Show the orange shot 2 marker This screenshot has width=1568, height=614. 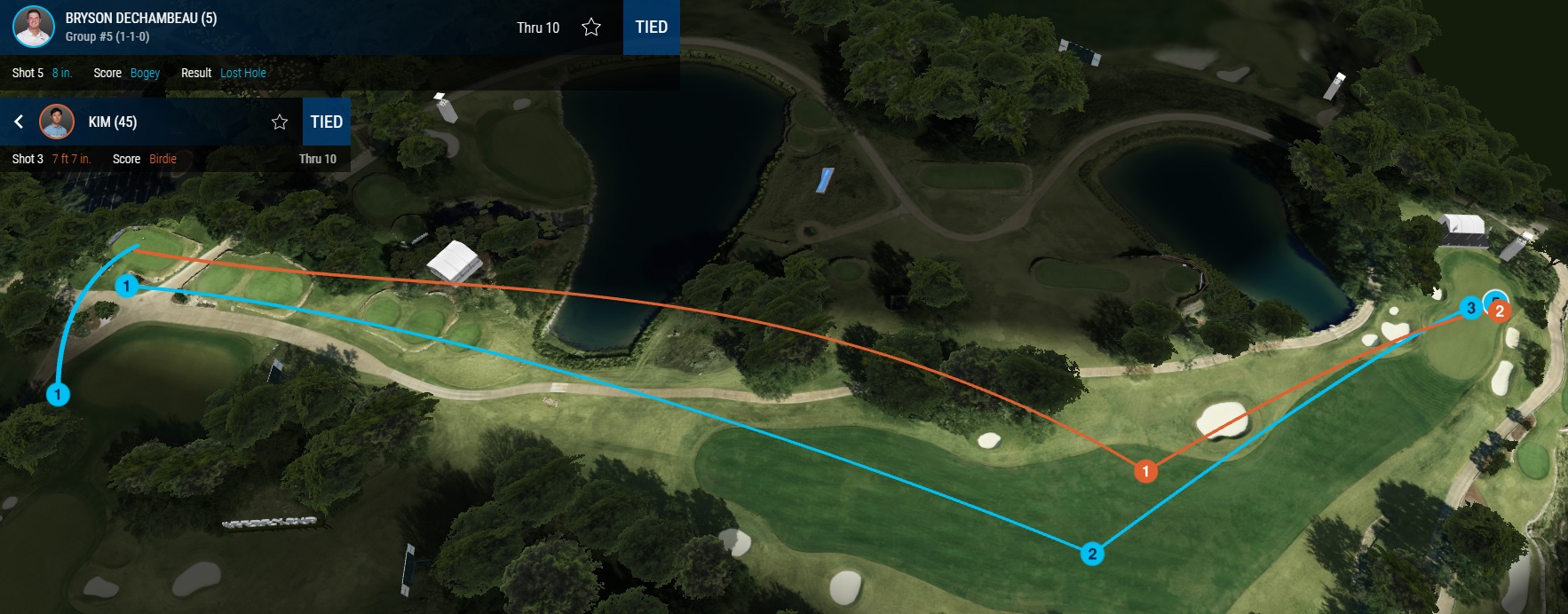point(1500,311)
